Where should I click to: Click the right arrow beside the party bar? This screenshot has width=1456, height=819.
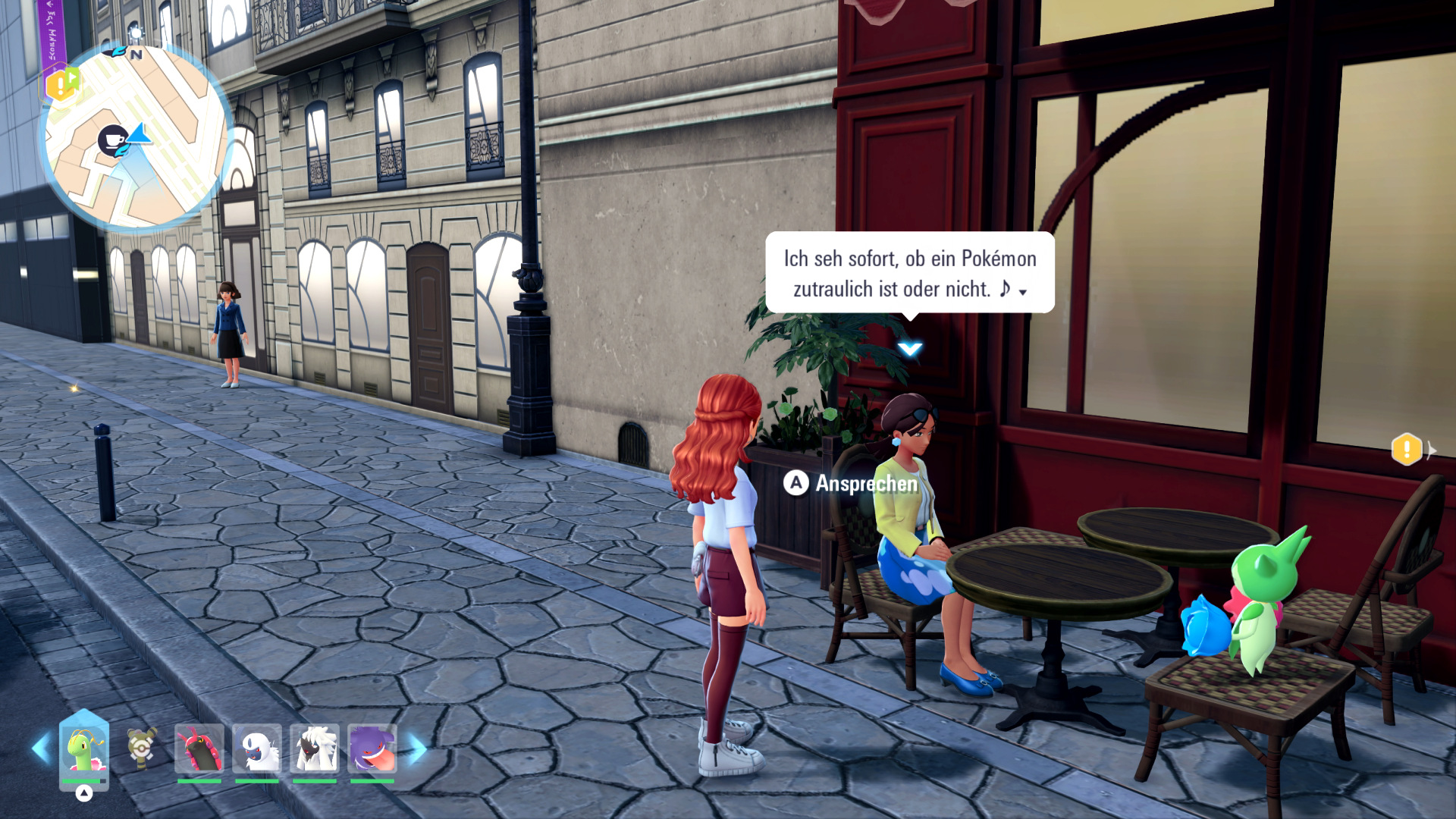click(x=418, y=748)
